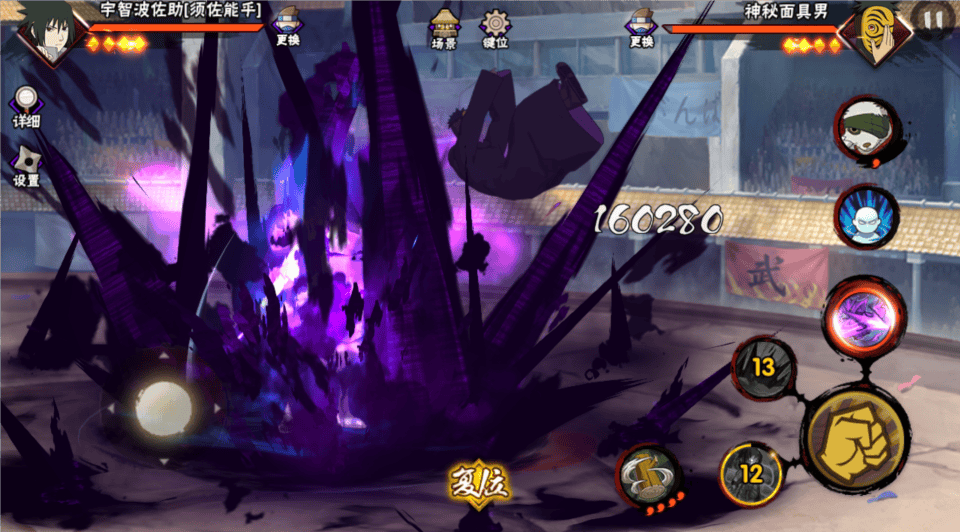
Task: Activate the substitution jutsu log icon
Action: [x=648, y=474]
